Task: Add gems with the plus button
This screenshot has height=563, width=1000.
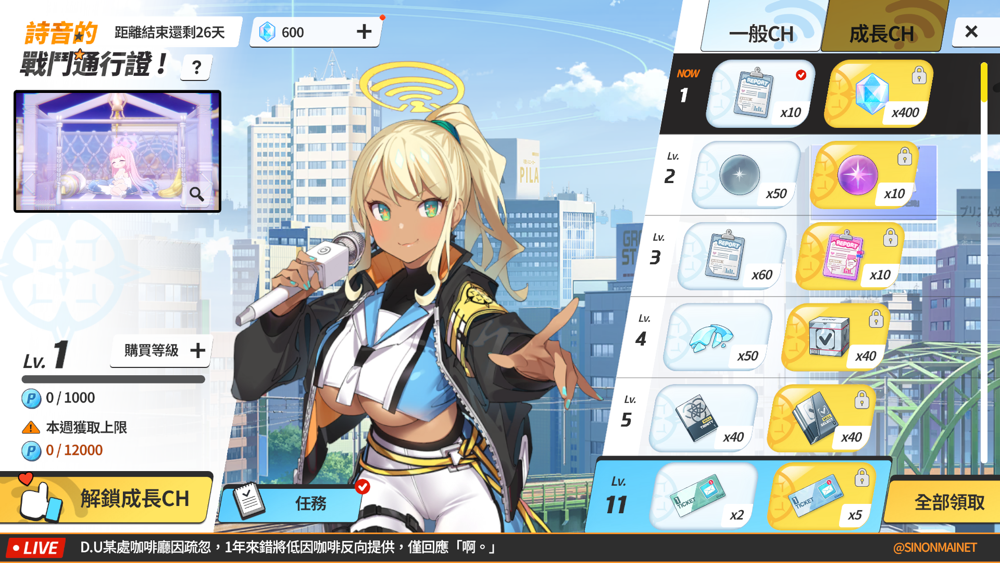Action: [x=364, y=32]
